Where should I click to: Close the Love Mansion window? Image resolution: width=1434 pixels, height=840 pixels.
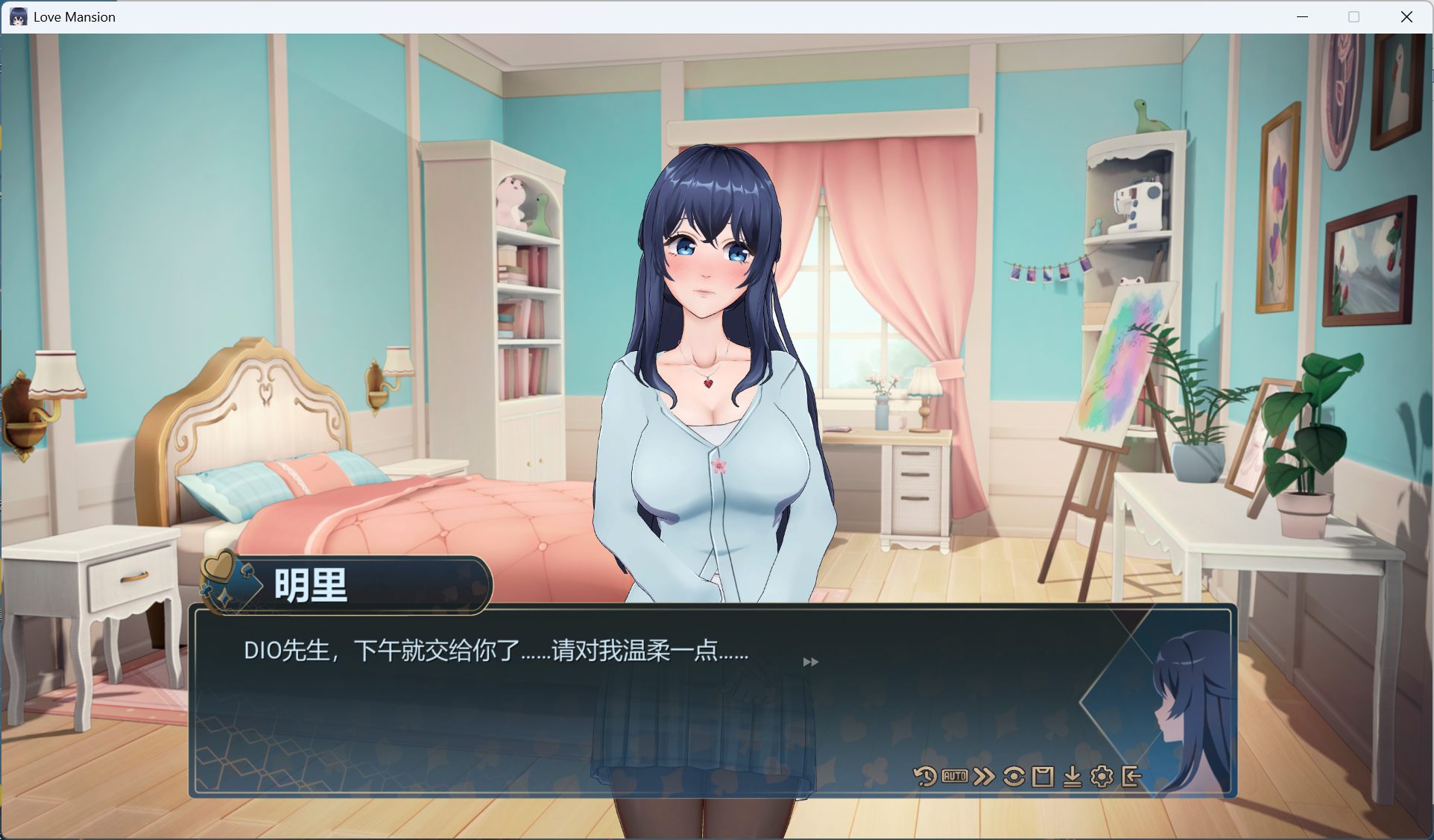tap(1407, 16)
